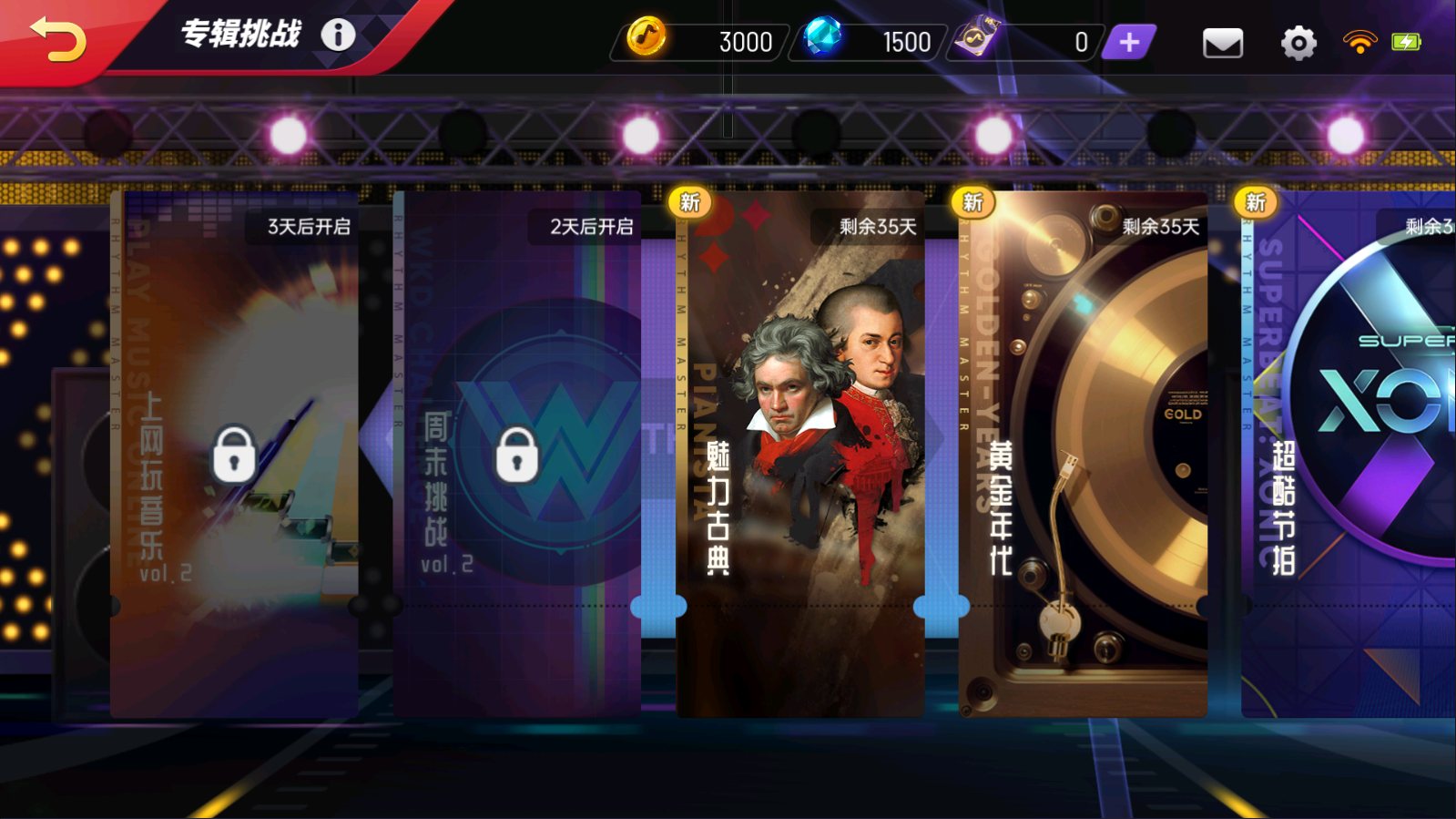Select the locked 上网玩音乐 vol.2 album

(234, 454)
